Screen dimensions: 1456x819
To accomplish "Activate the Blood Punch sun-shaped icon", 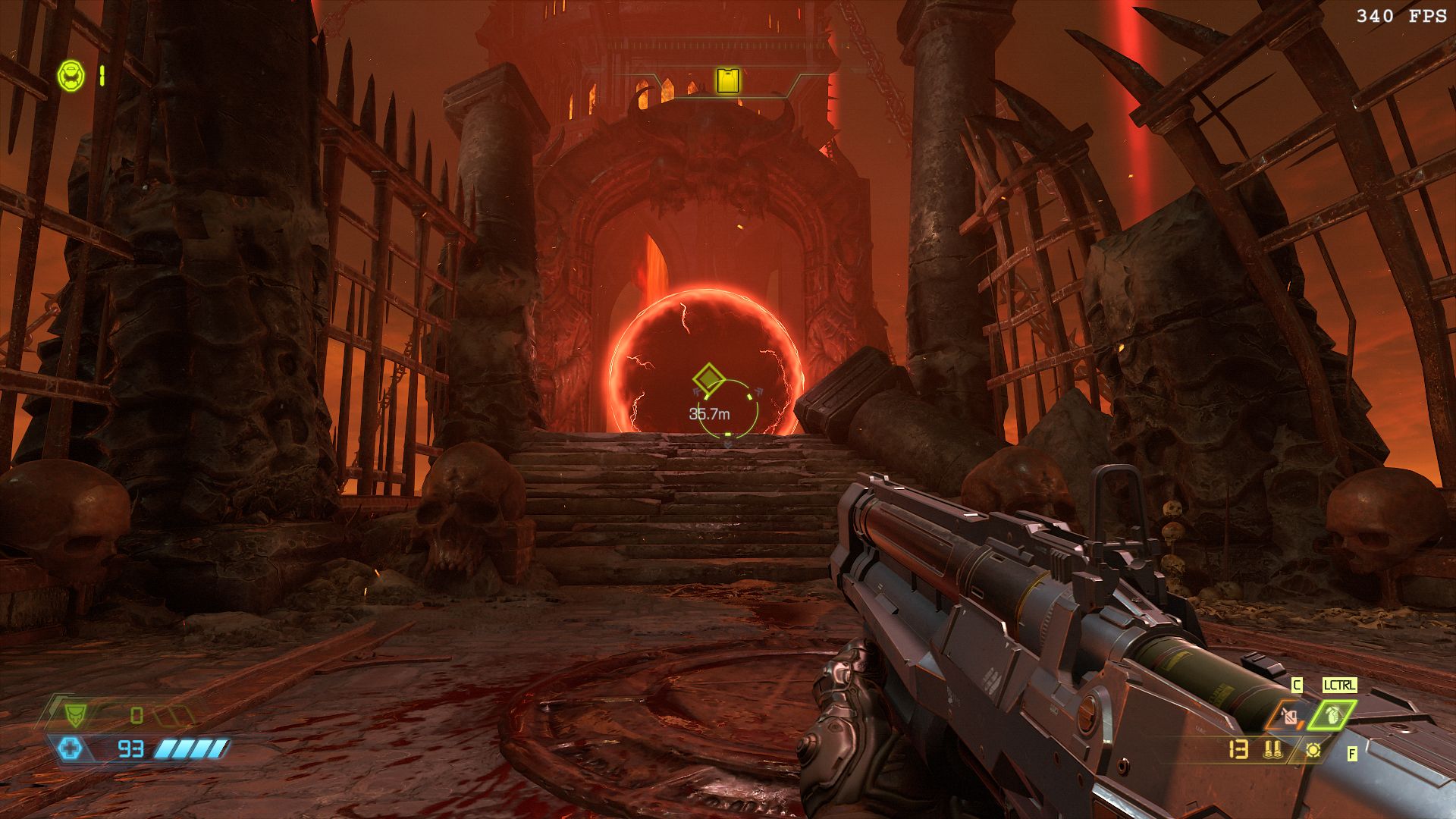I will point(1313,750).
